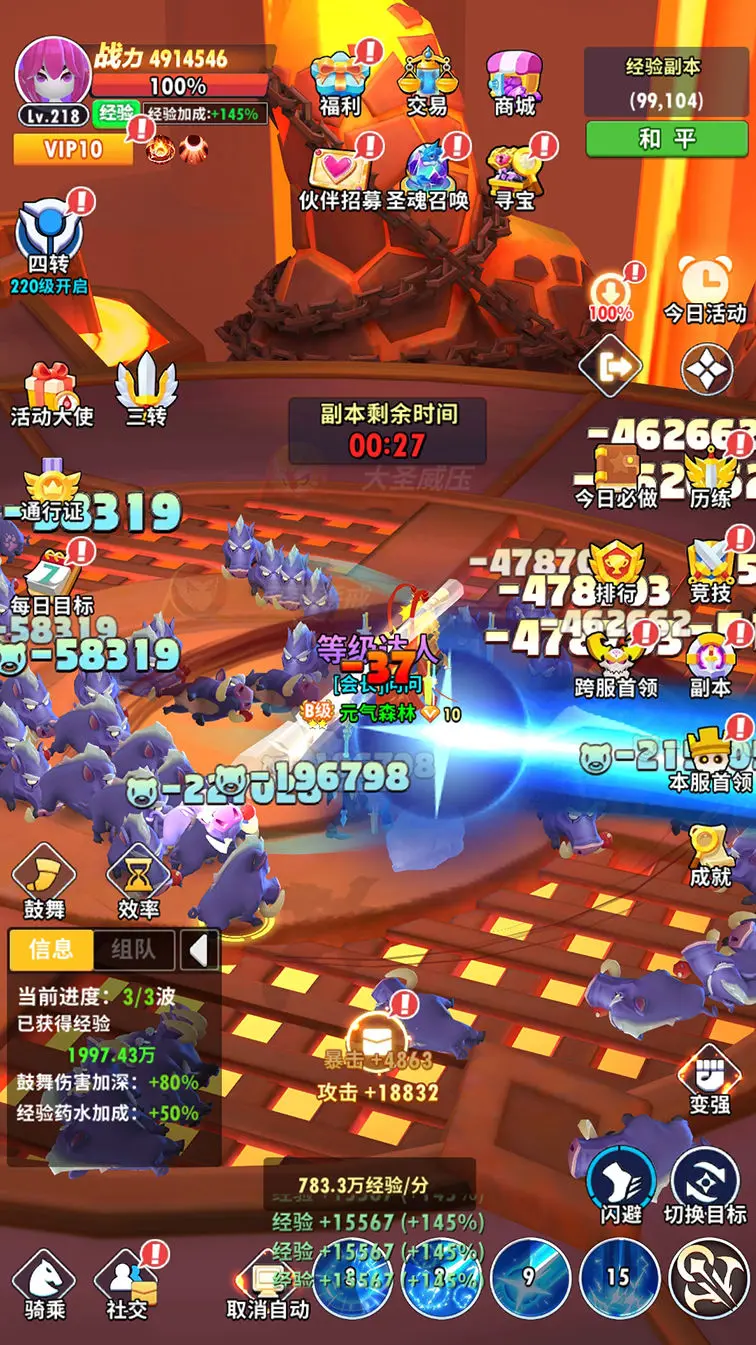Click the VIP10 badge
The height and width of the screenshot is (1345, 756).
point(73,150)
